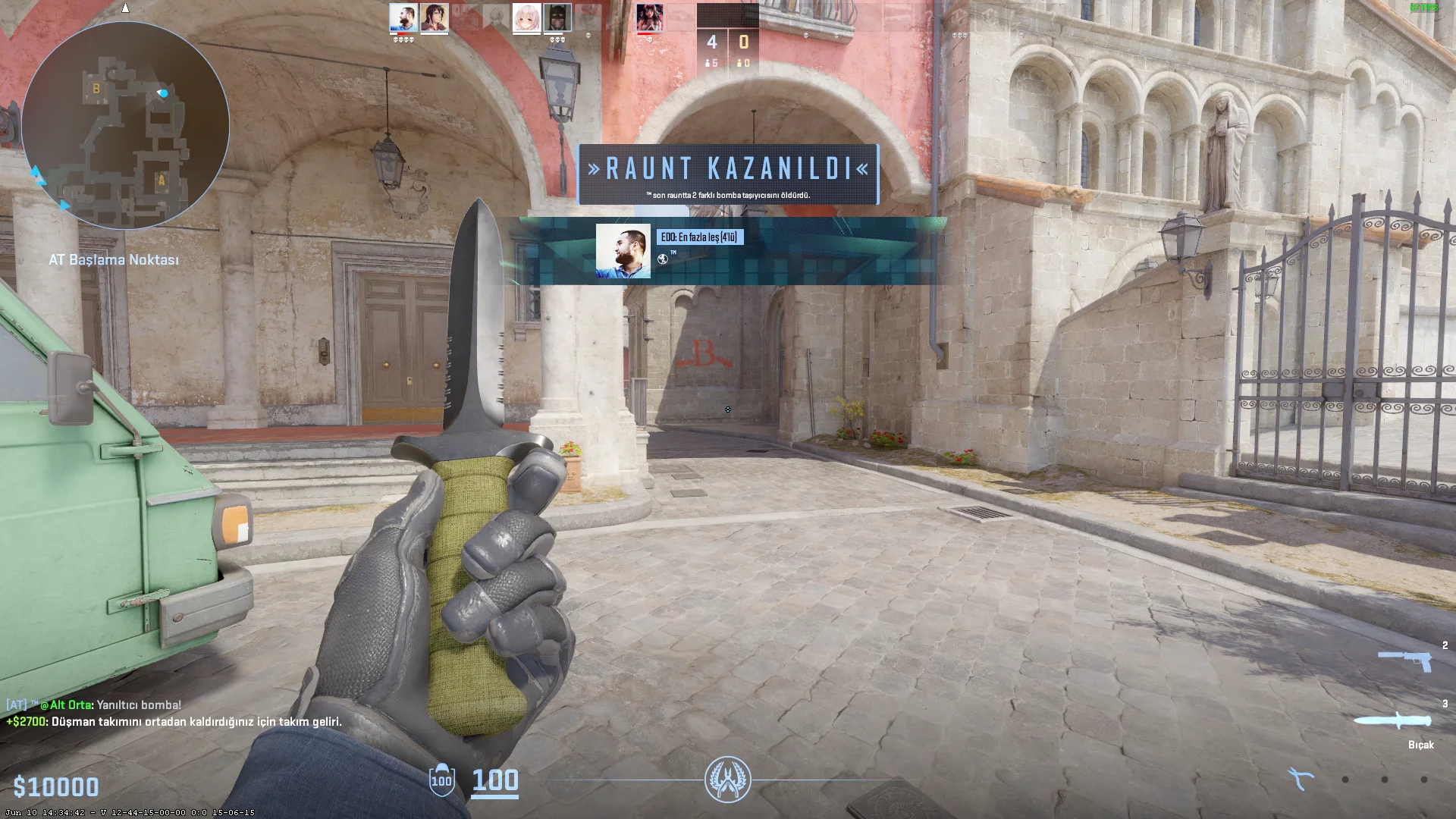
Task: Click the bearded man avatar in top bar
Action: (x=403, y=17)
